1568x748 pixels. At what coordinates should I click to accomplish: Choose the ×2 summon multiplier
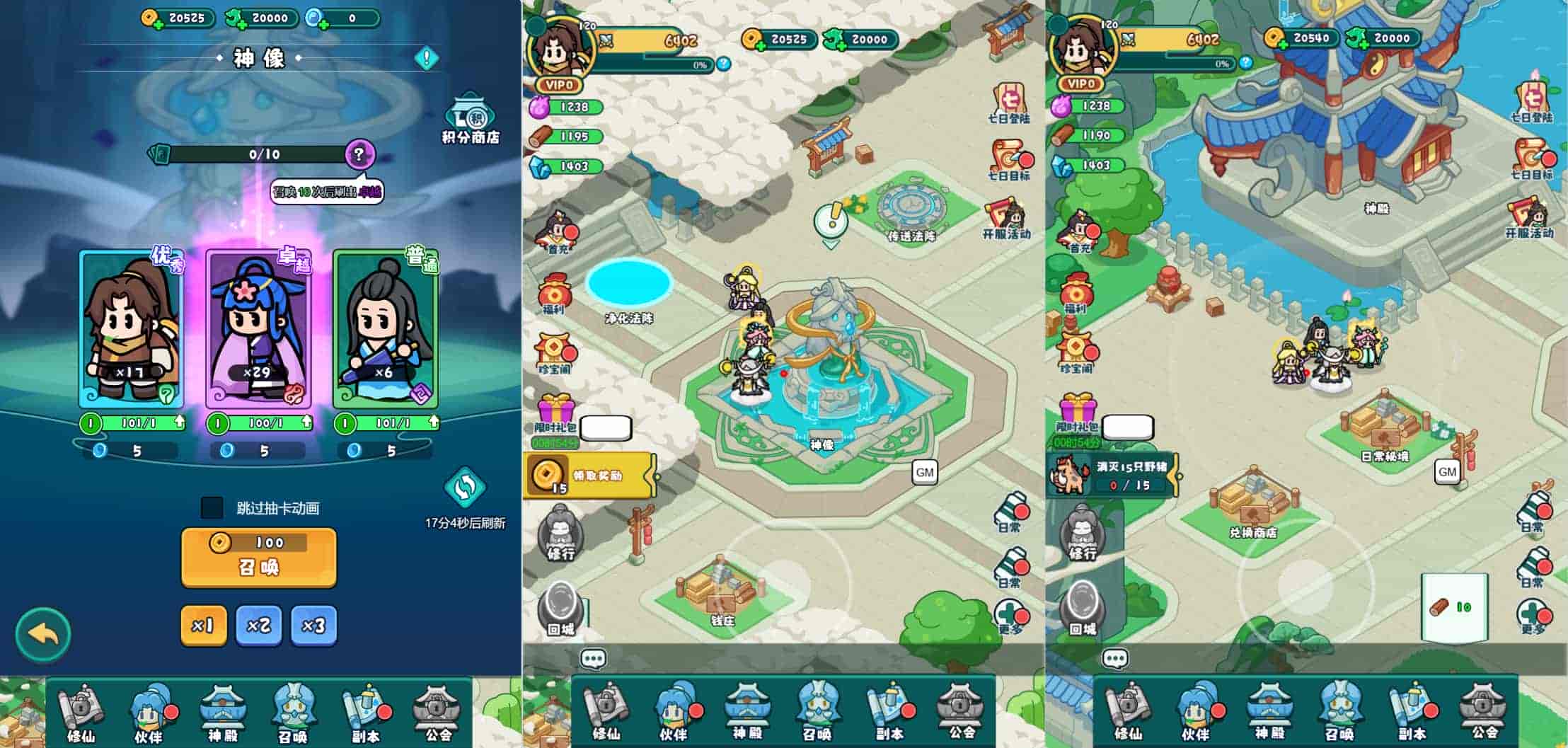coord(258,625)
